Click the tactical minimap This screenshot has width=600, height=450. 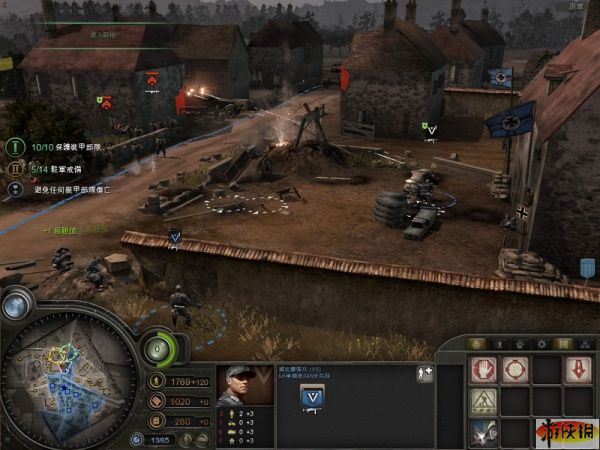click(x=68, y=378)
